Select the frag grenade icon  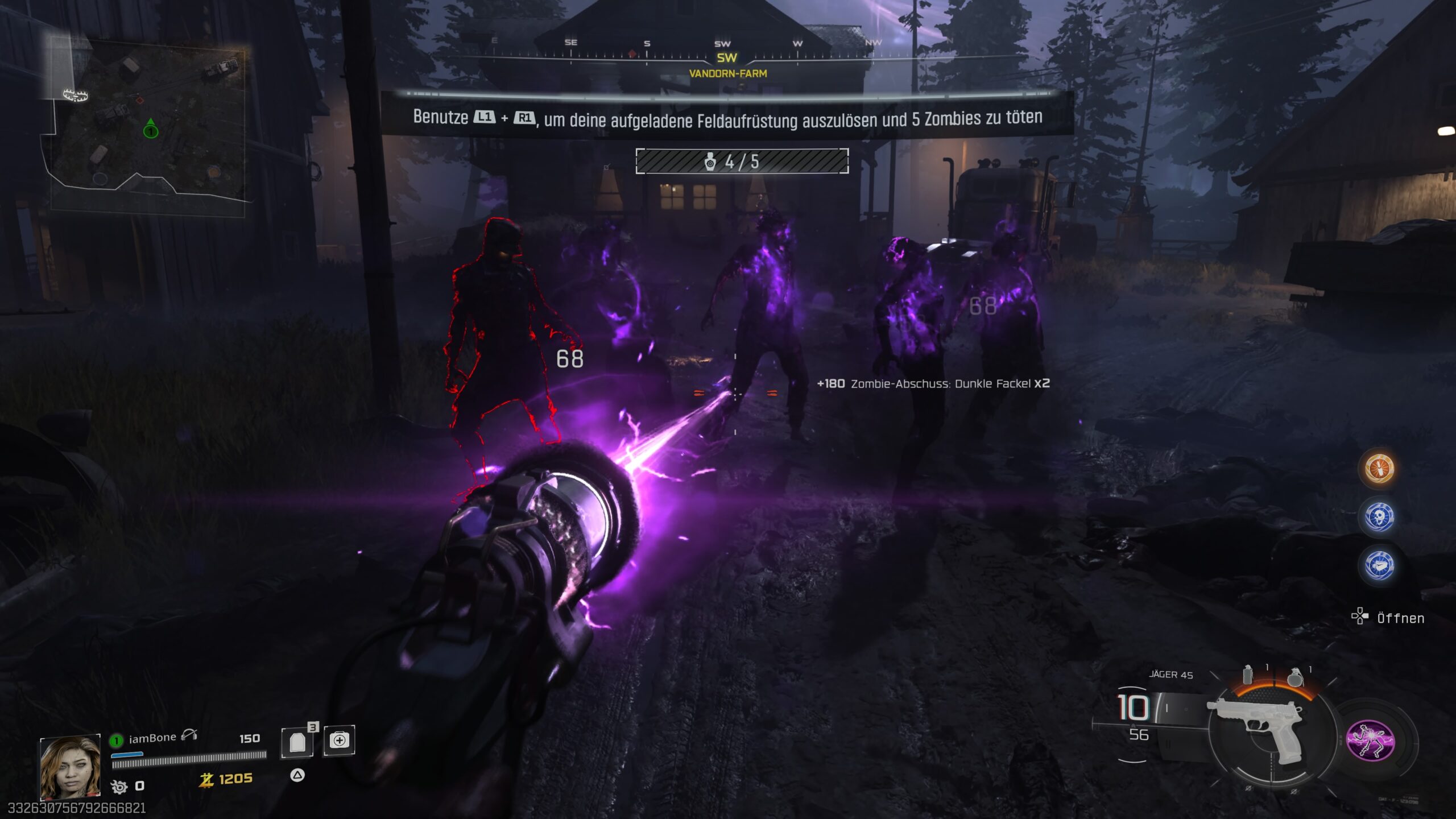click(x=1295, y=677)
